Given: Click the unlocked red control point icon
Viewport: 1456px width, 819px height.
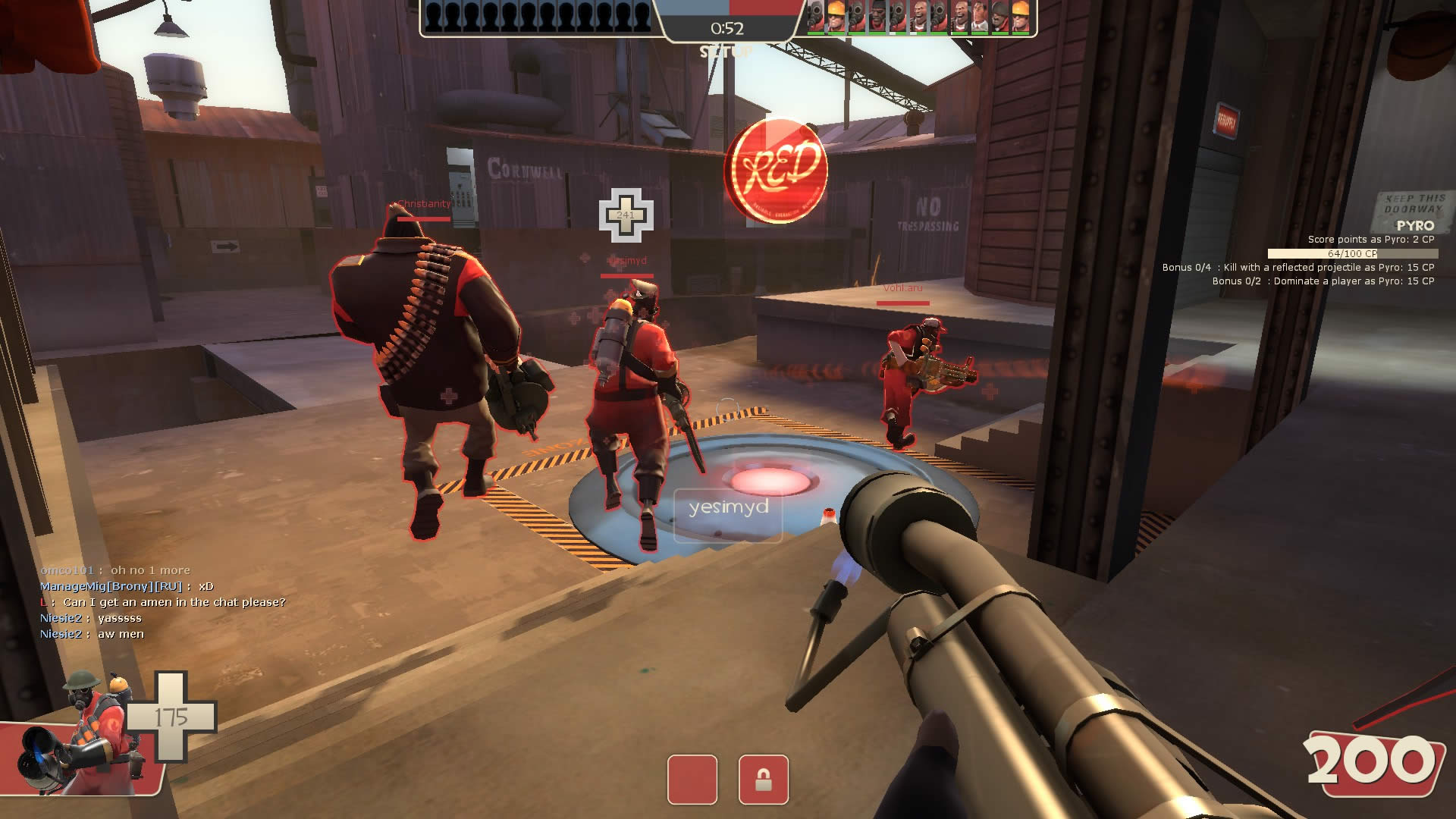Looking at the screenshot, I should tap(692, 779).
